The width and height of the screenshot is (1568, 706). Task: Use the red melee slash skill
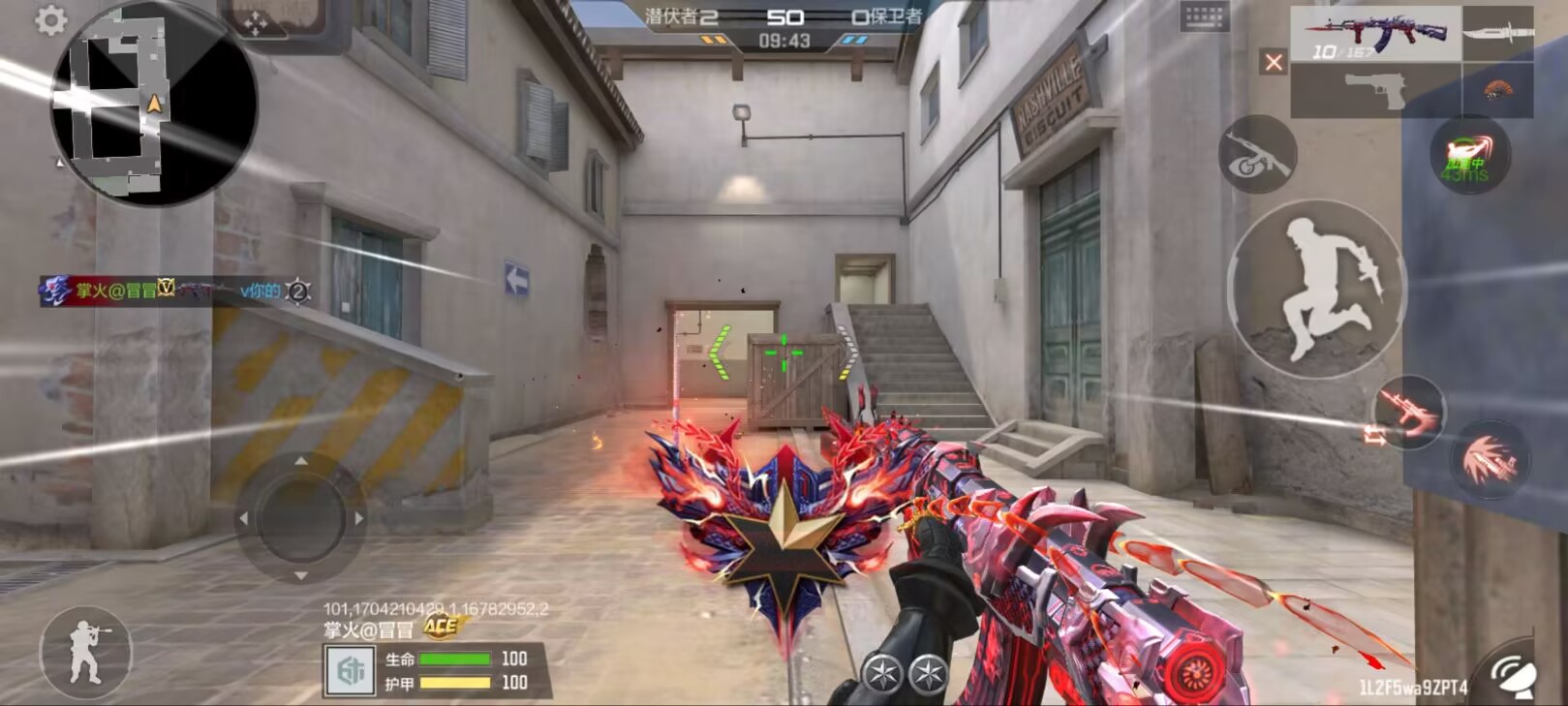pos(1490,459)
